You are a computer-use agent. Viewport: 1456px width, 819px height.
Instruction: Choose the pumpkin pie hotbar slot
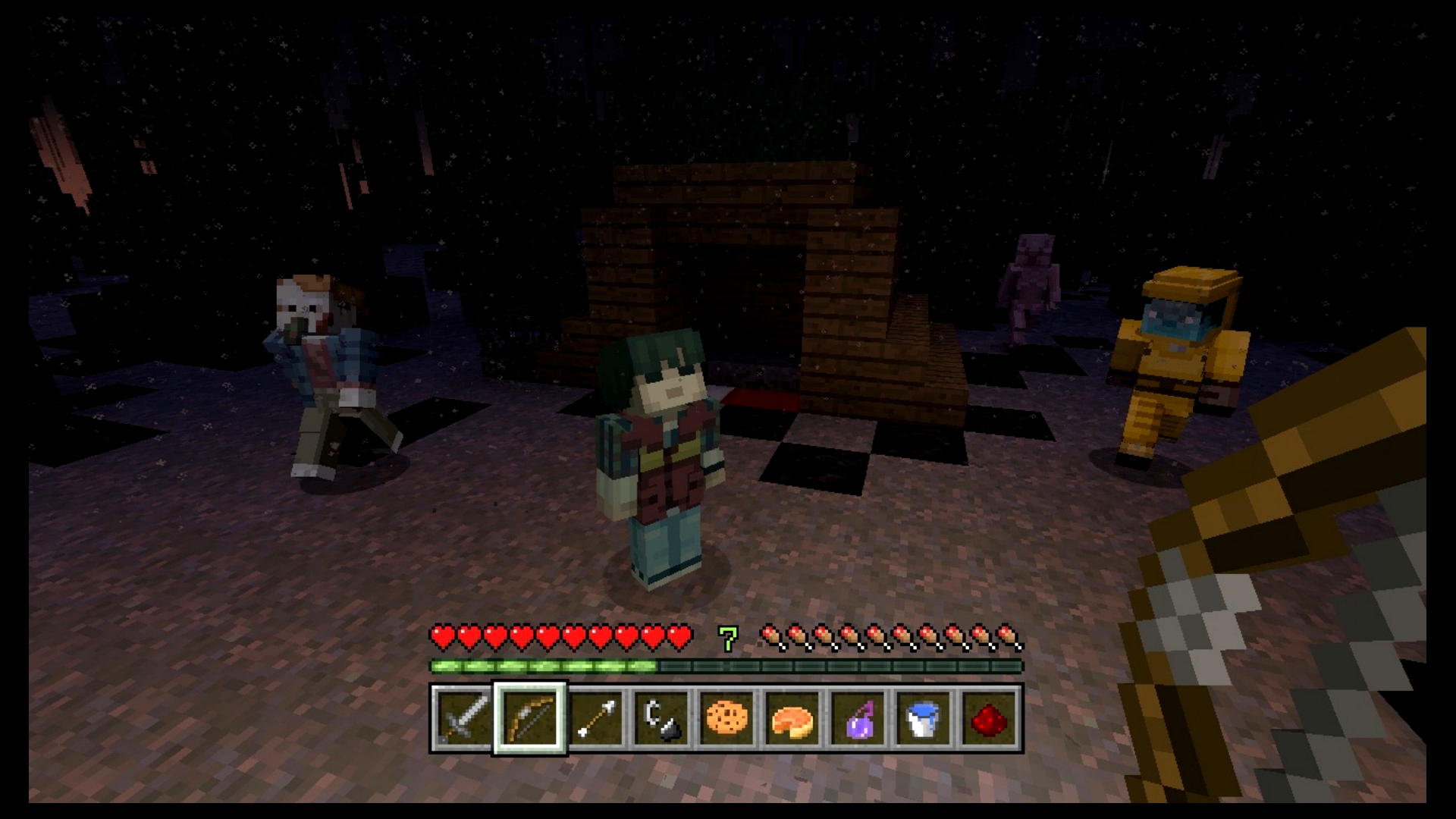coord(792,717)
